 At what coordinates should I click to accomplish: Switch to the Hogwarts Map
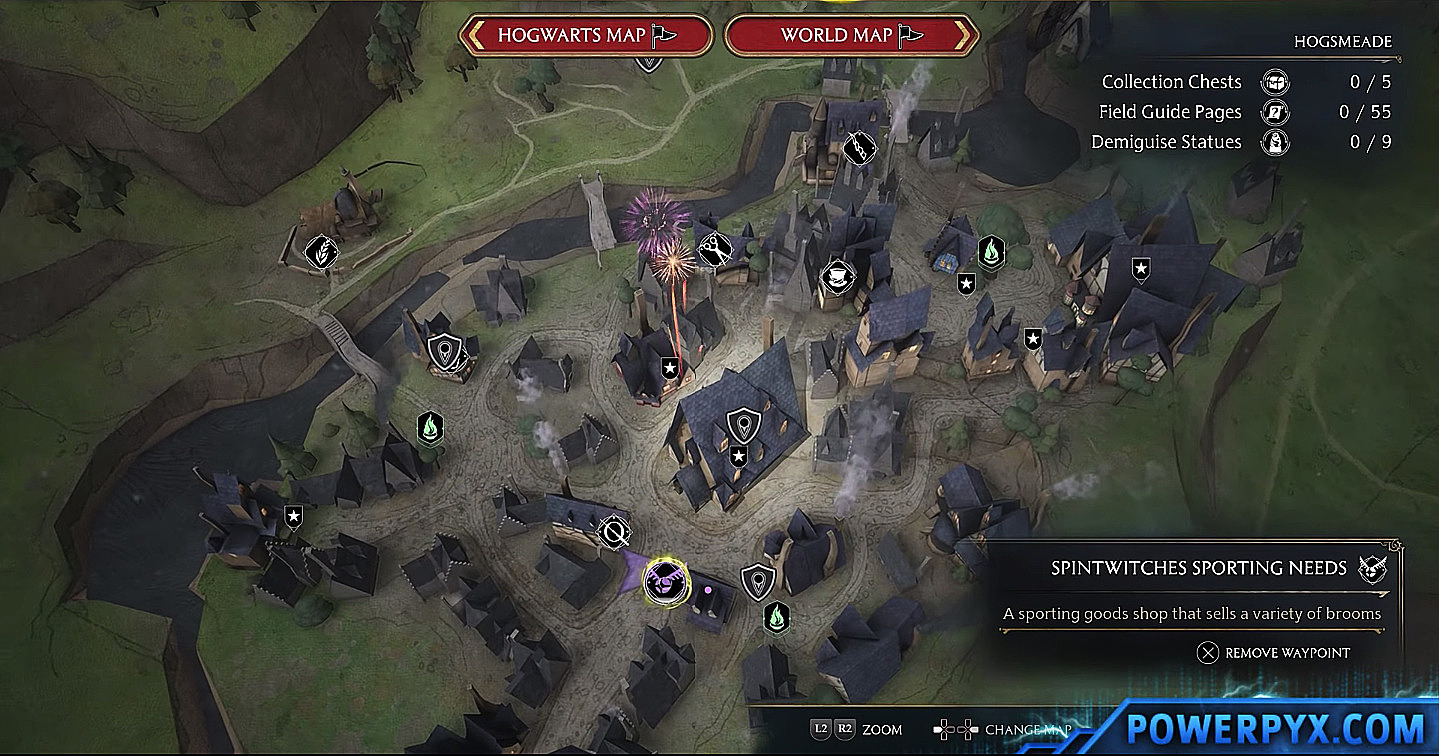(x=585, y=36)
